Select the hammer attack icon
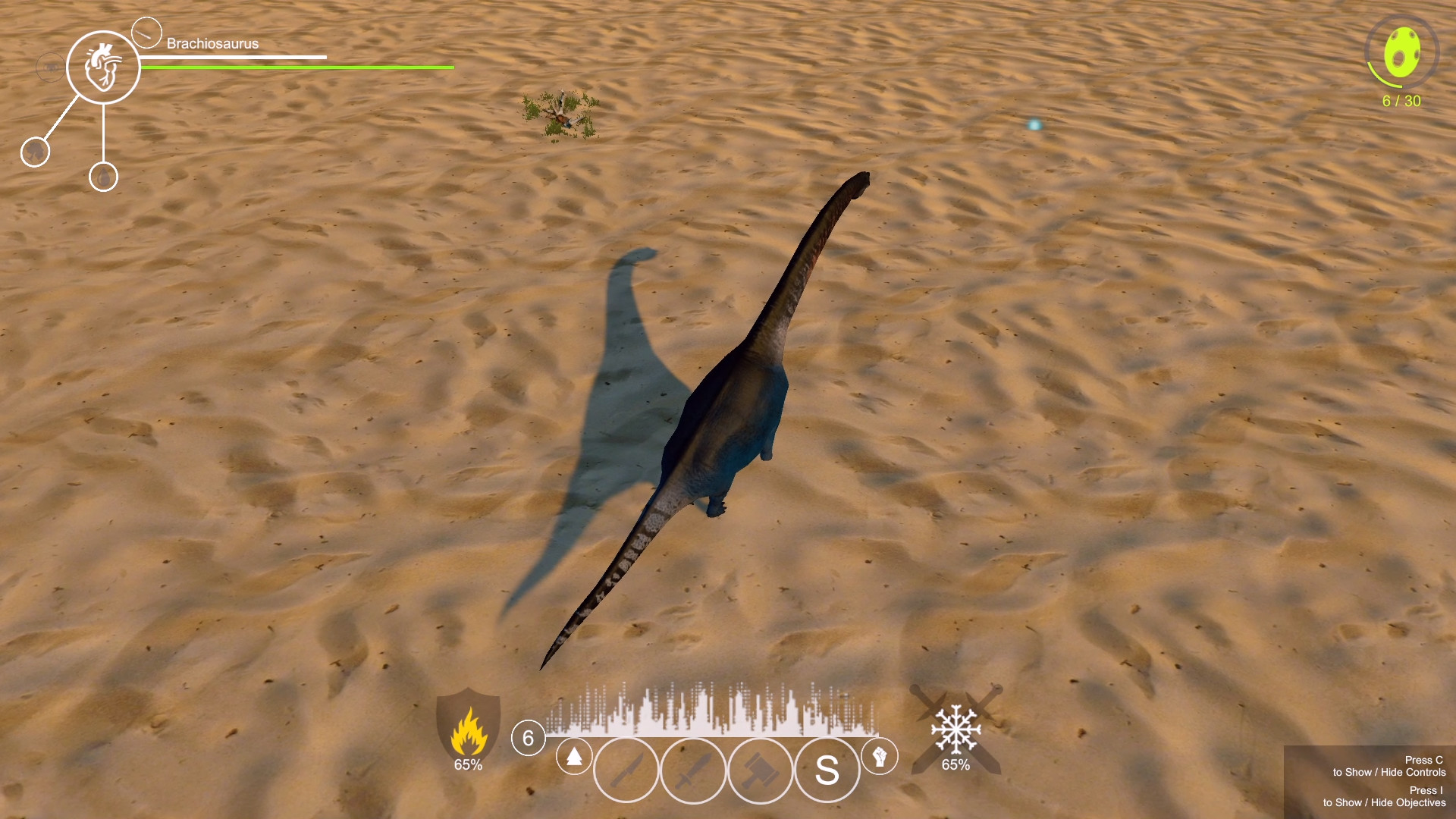 pyautogui.click(x=758, y=770)
